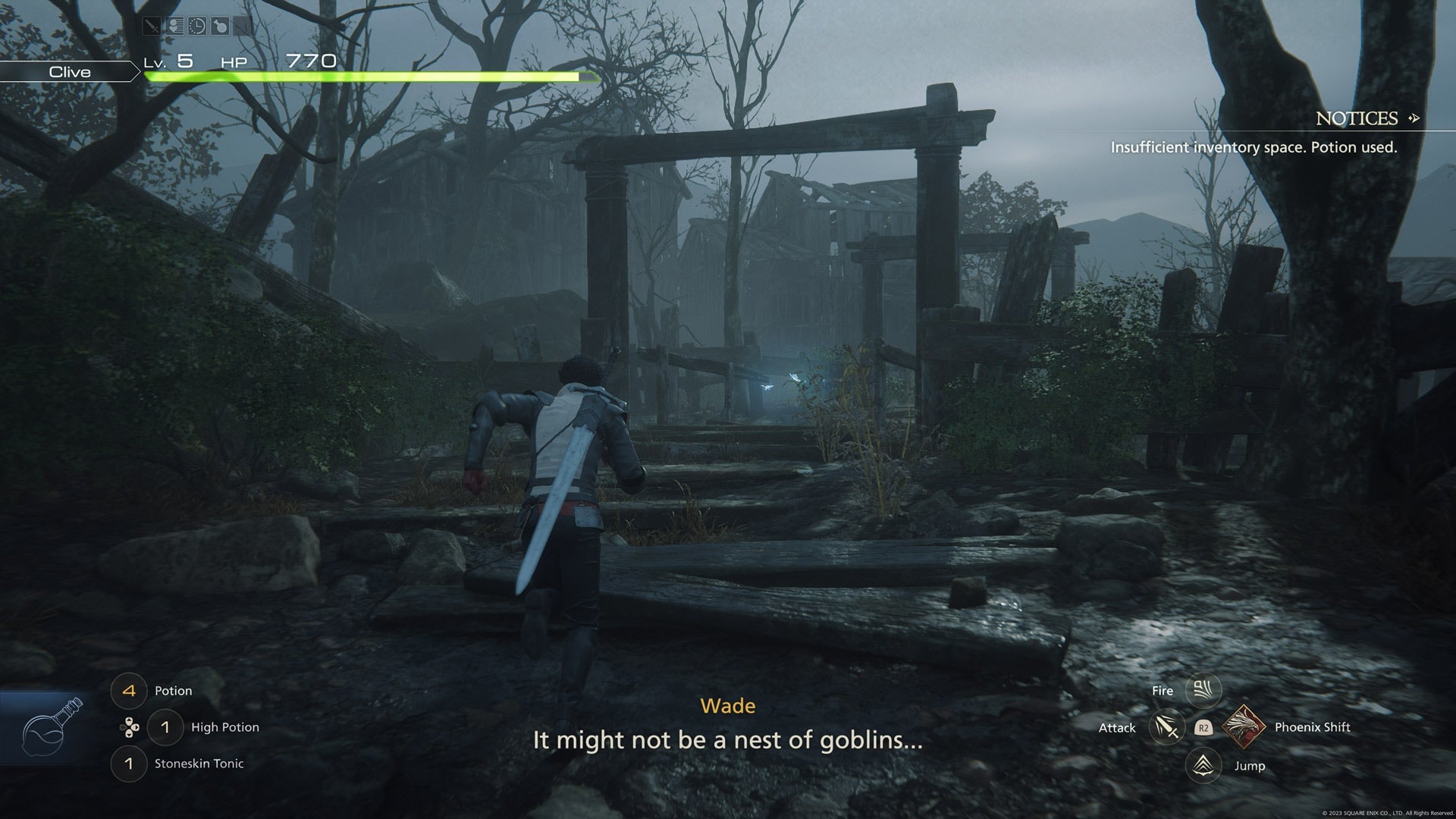The height and width of the screenshot is (819, 1456).
Task: Cast Fire by clicking its ability icon
Action: [x=1203, y=690]
